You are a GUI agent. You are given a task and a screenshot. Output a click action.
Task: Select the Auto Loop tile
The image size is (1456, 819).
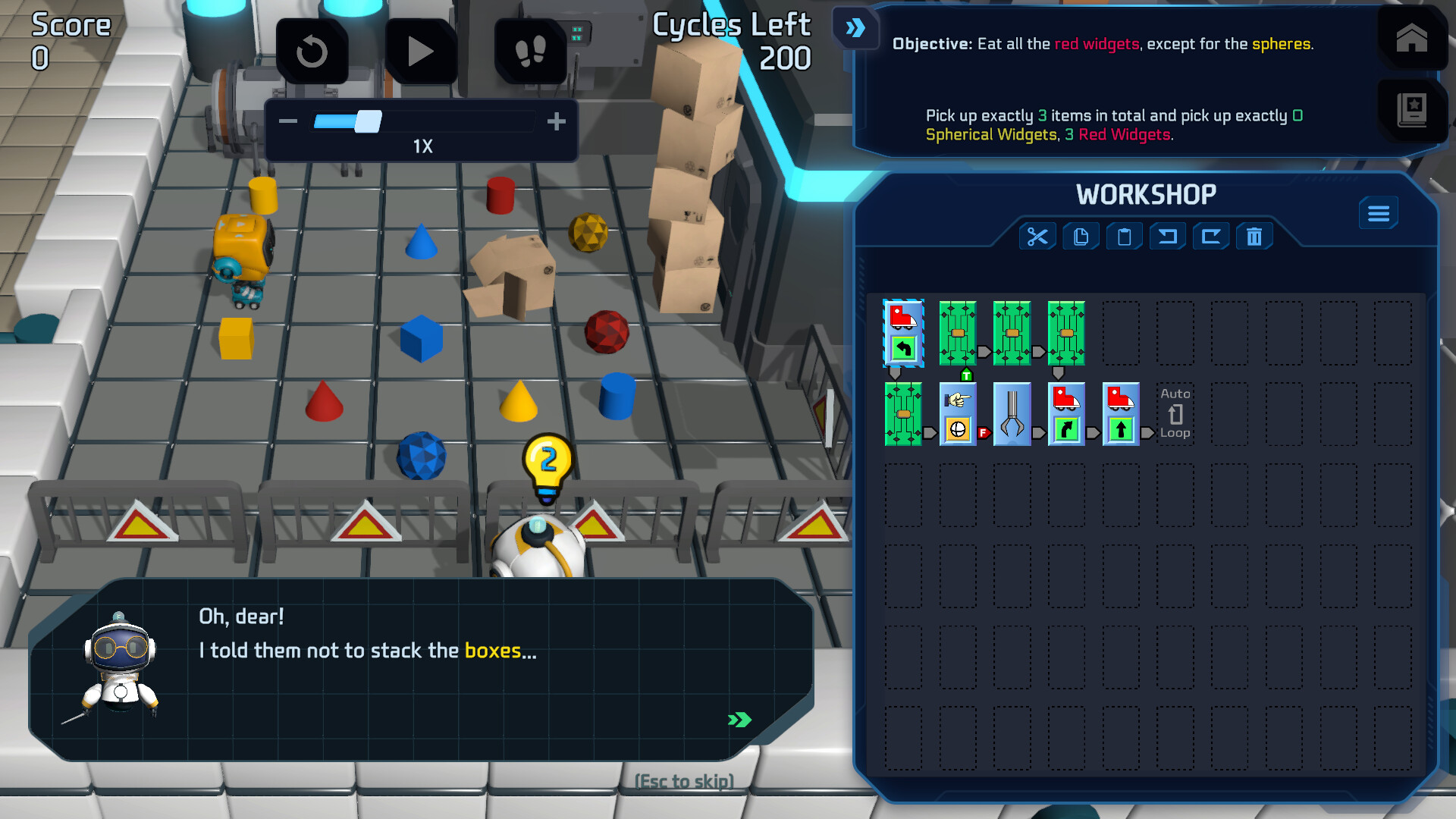[1175, 414]
